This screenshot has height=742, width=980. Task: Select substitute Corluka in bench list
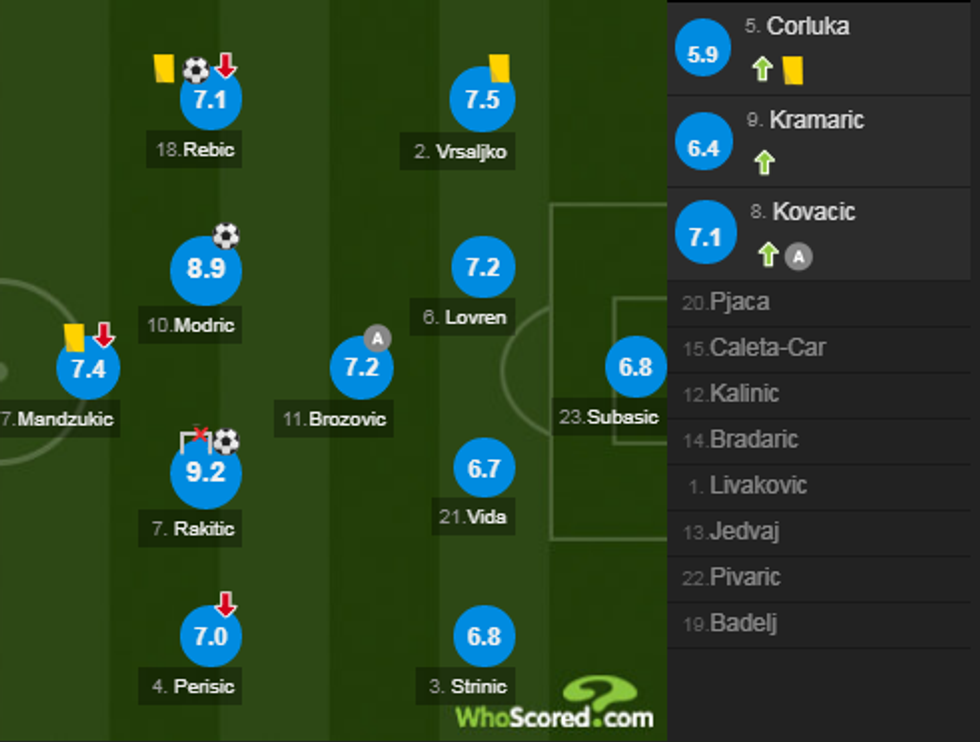(x=808, y=27)
